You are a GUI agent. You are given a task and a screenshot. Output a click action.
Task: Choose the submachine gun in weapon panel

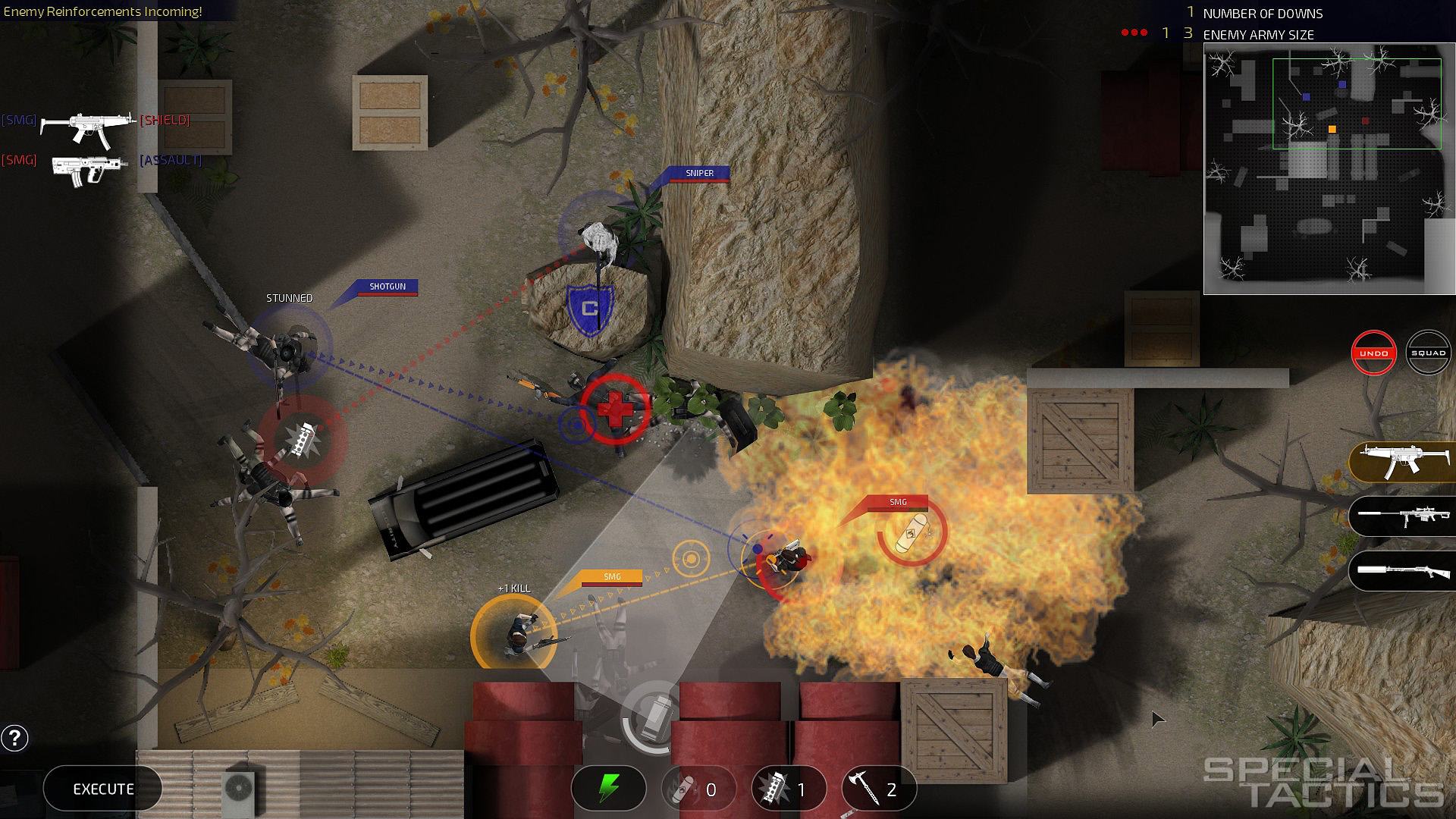[x=1402, y=462]
